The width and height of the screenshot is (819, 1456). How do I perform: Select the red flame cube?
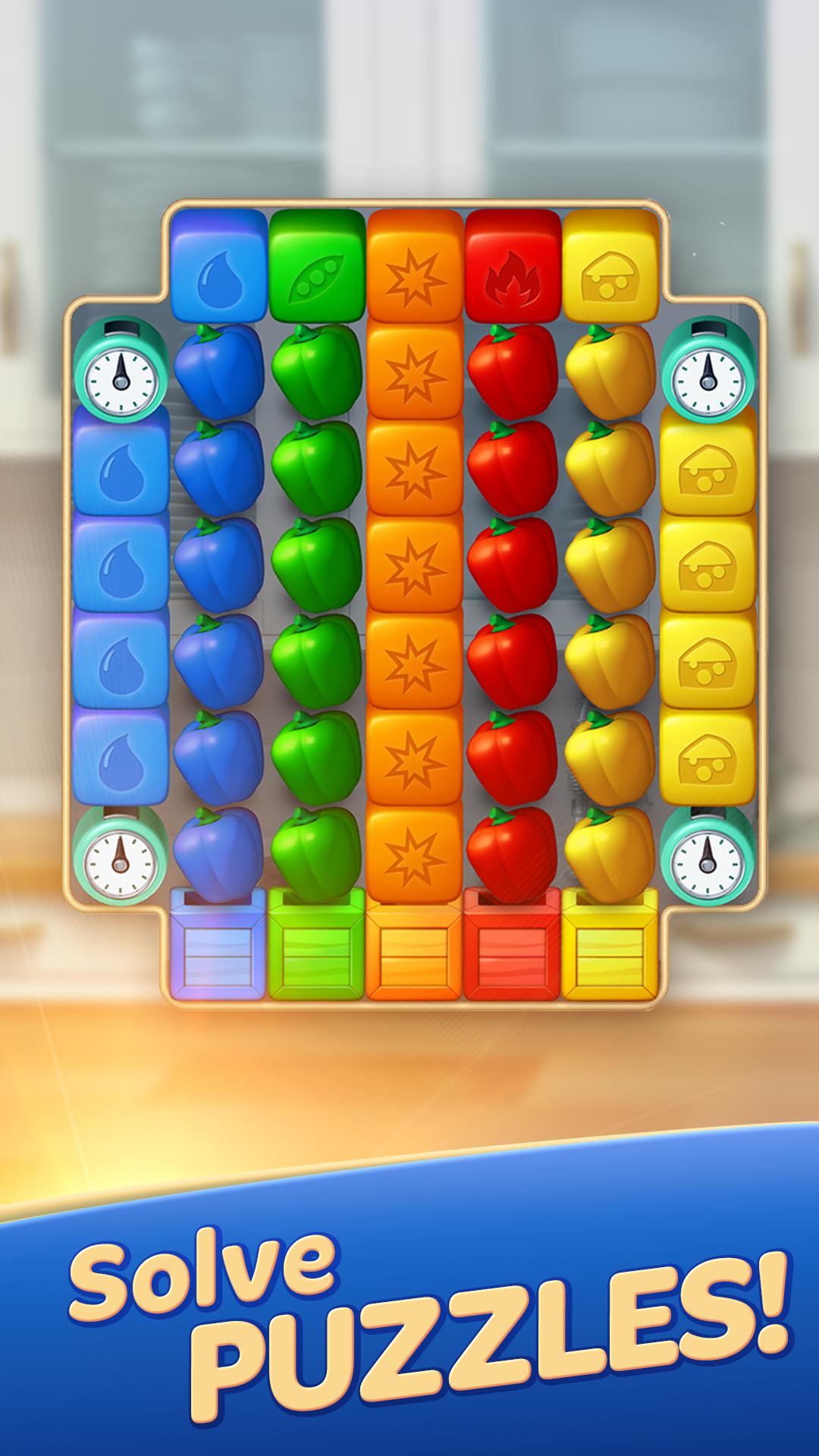tap(512, 265)
